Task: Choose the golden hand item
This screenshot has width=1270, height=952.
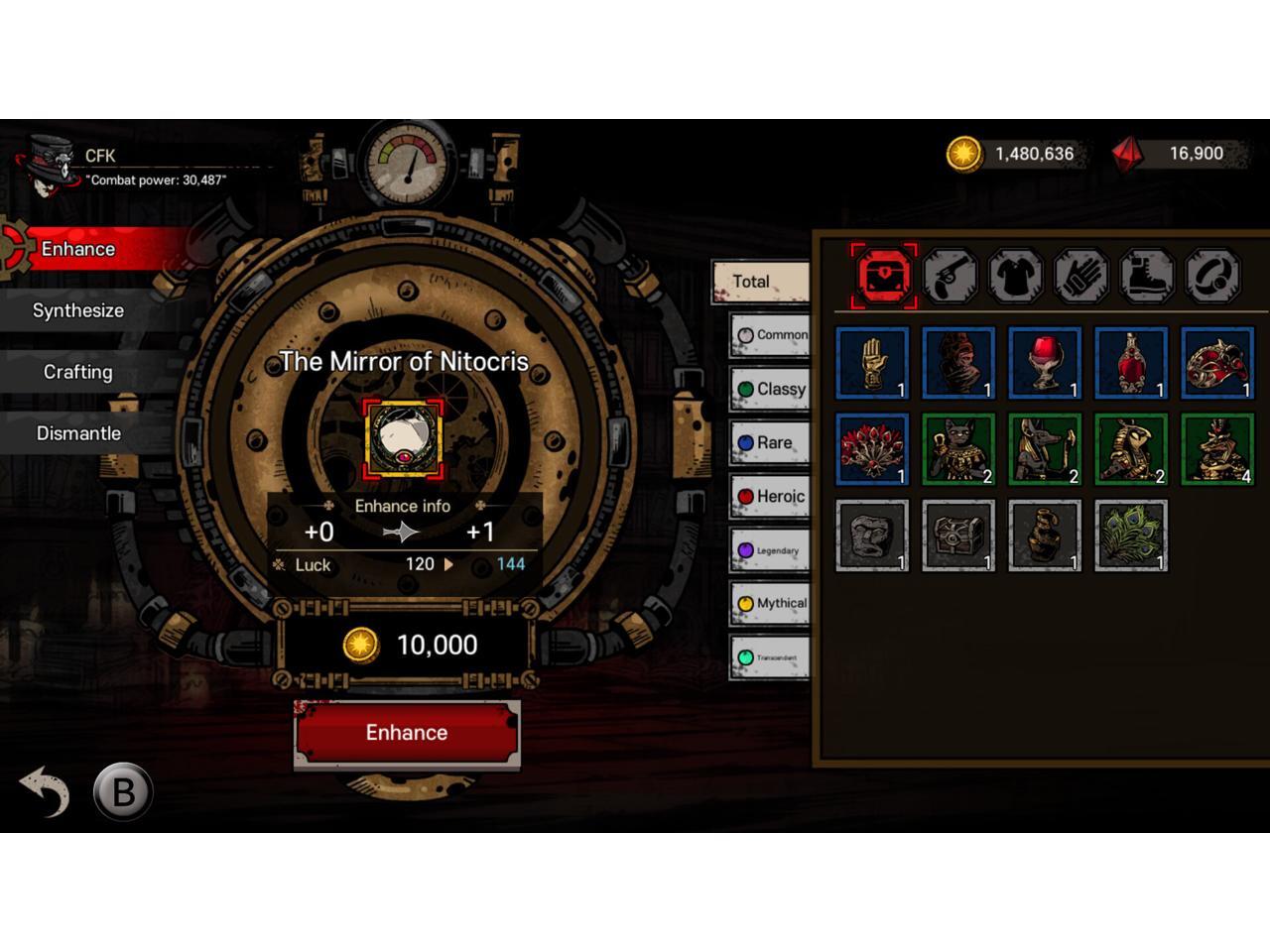Action: [872, 363]
